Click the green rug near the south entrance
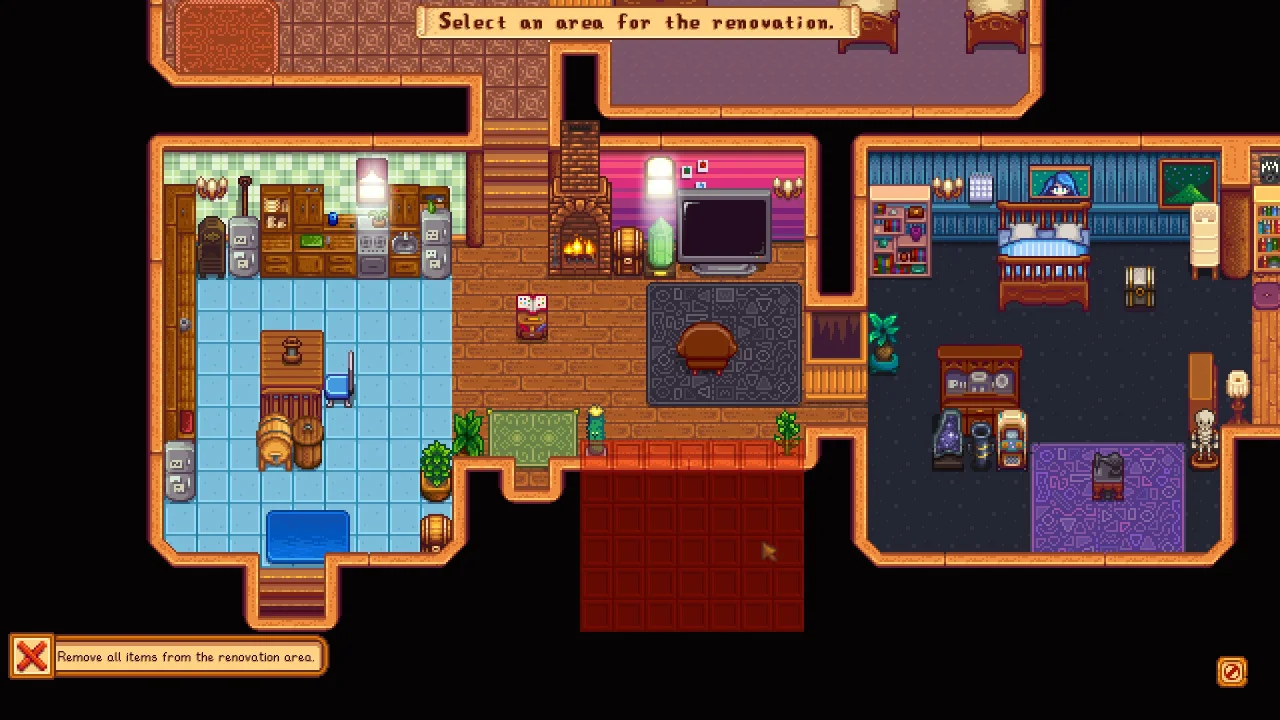 533,435
